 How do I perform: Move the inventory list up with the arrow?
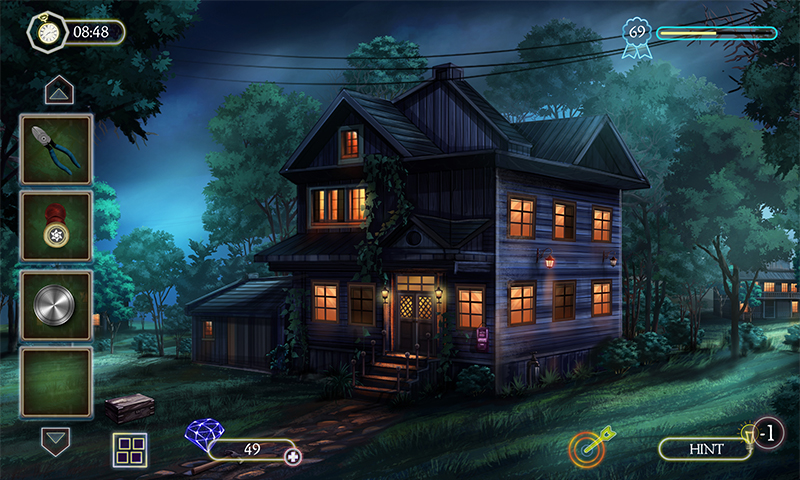pos(57,92)
